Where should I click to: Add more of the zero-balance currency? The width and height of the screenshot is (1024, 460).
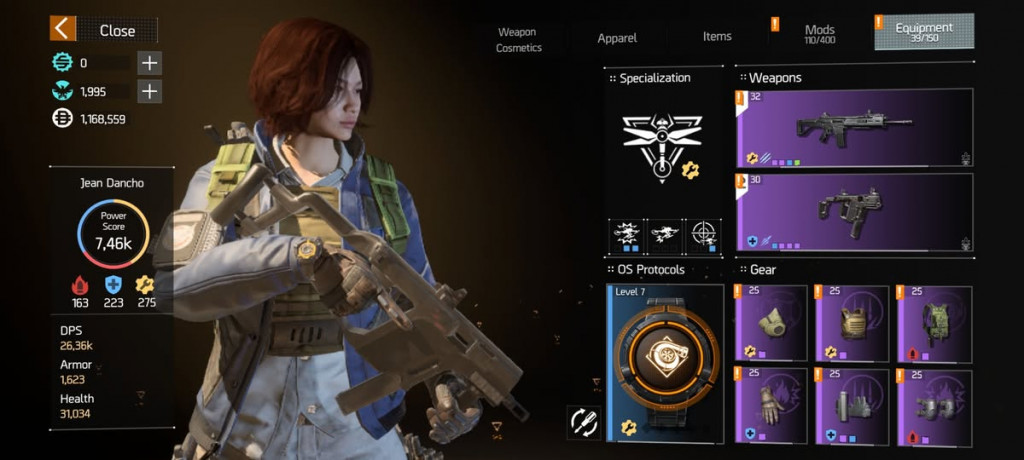[149, 63]
